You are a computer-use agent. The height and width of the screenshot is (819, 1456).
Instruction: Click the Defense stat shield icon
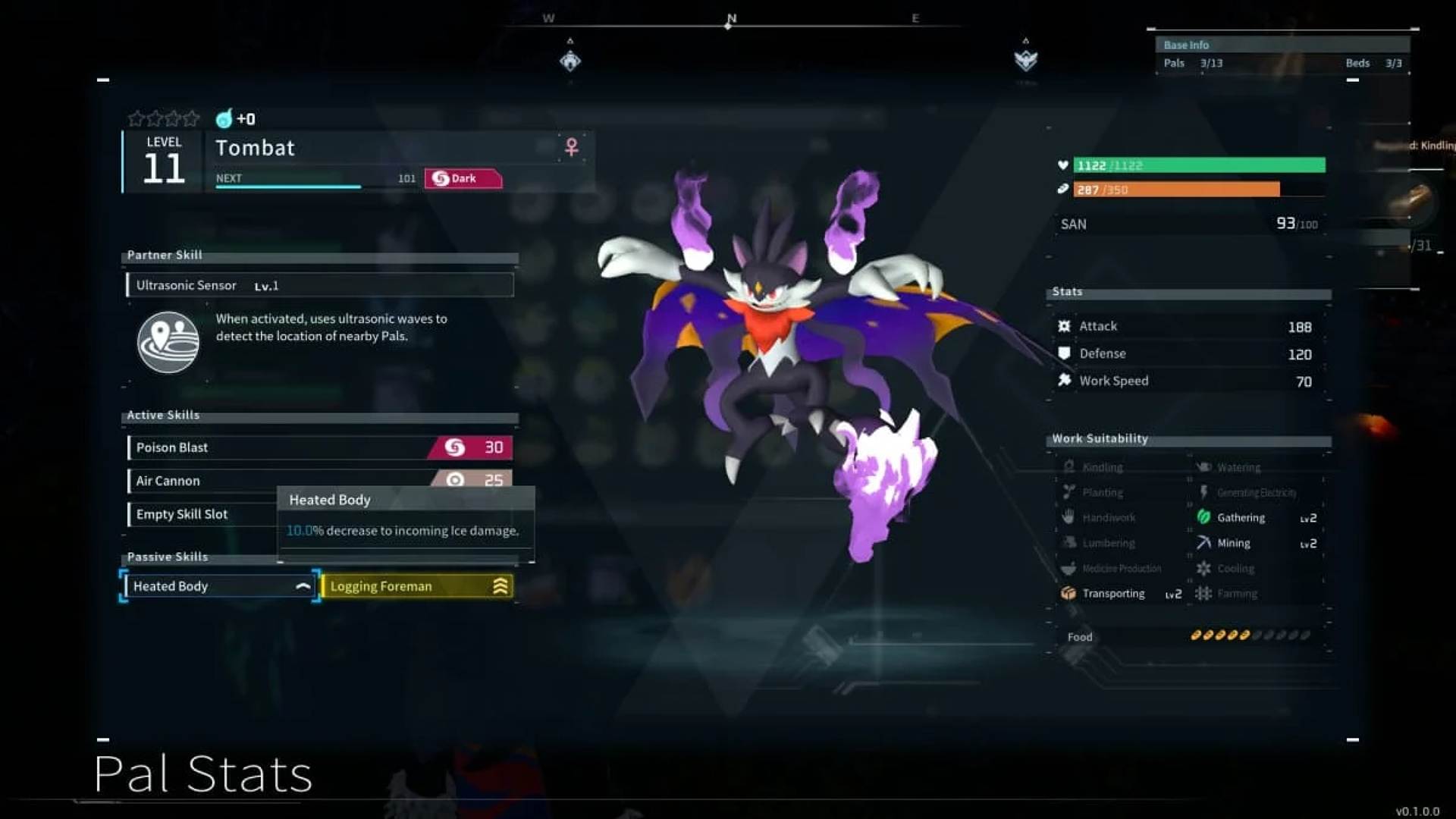pyautogui.click(x=1064, y=353)
